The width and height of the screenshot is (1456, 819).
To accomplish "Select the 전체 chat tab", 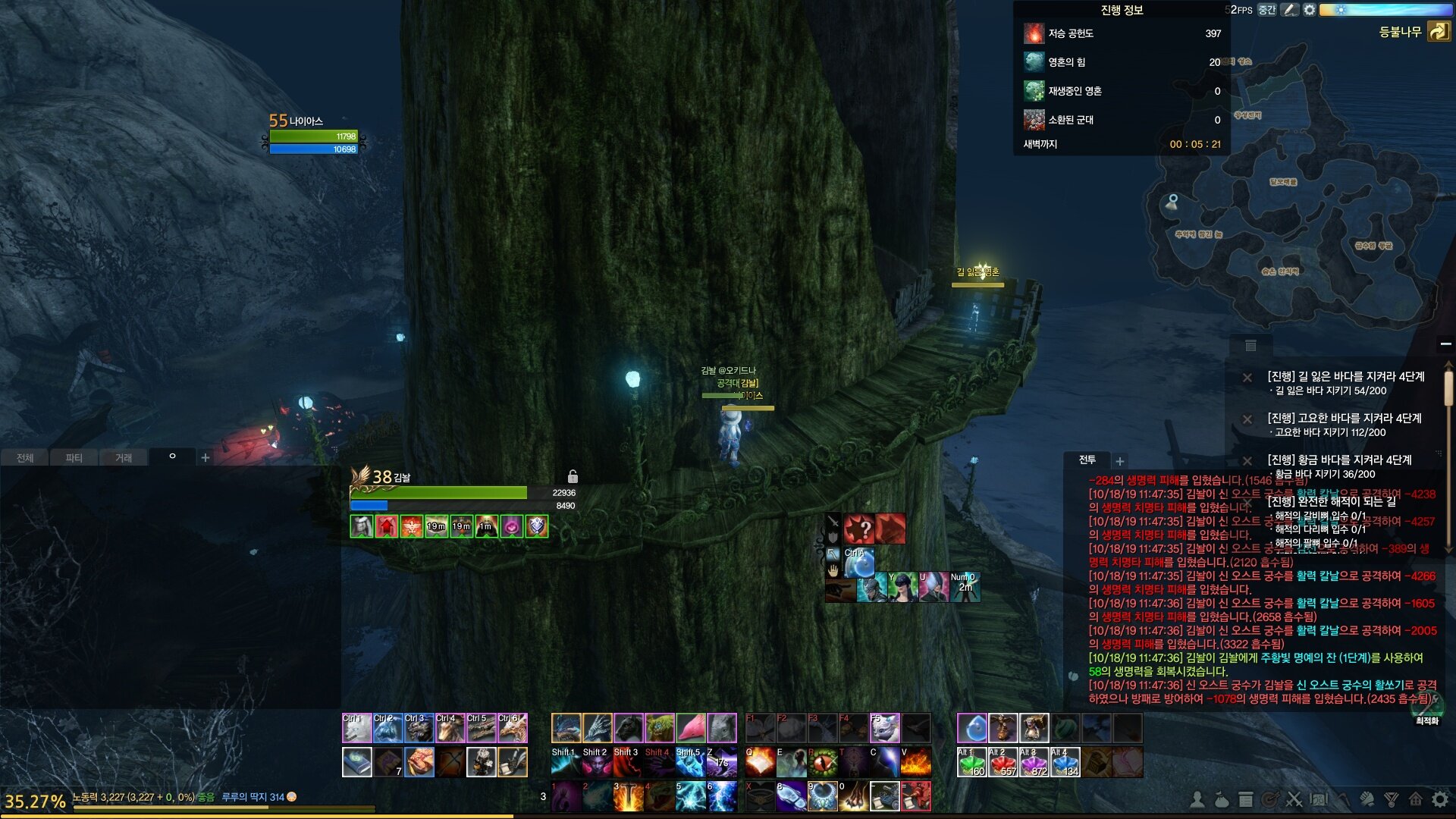I will [x=25, y=458].
